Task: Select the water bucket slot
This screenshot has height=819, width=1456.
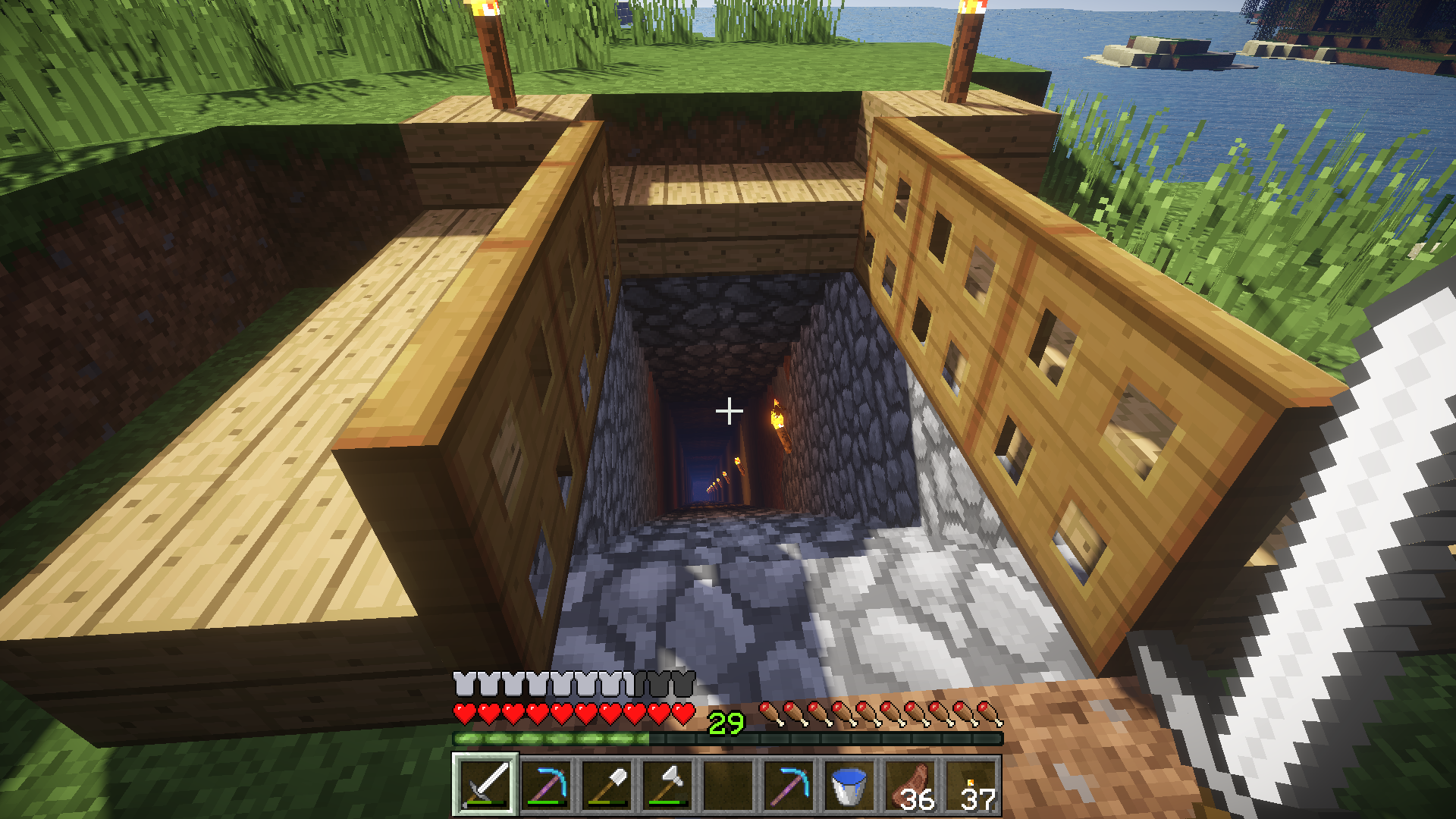Action: coord(849,785)
